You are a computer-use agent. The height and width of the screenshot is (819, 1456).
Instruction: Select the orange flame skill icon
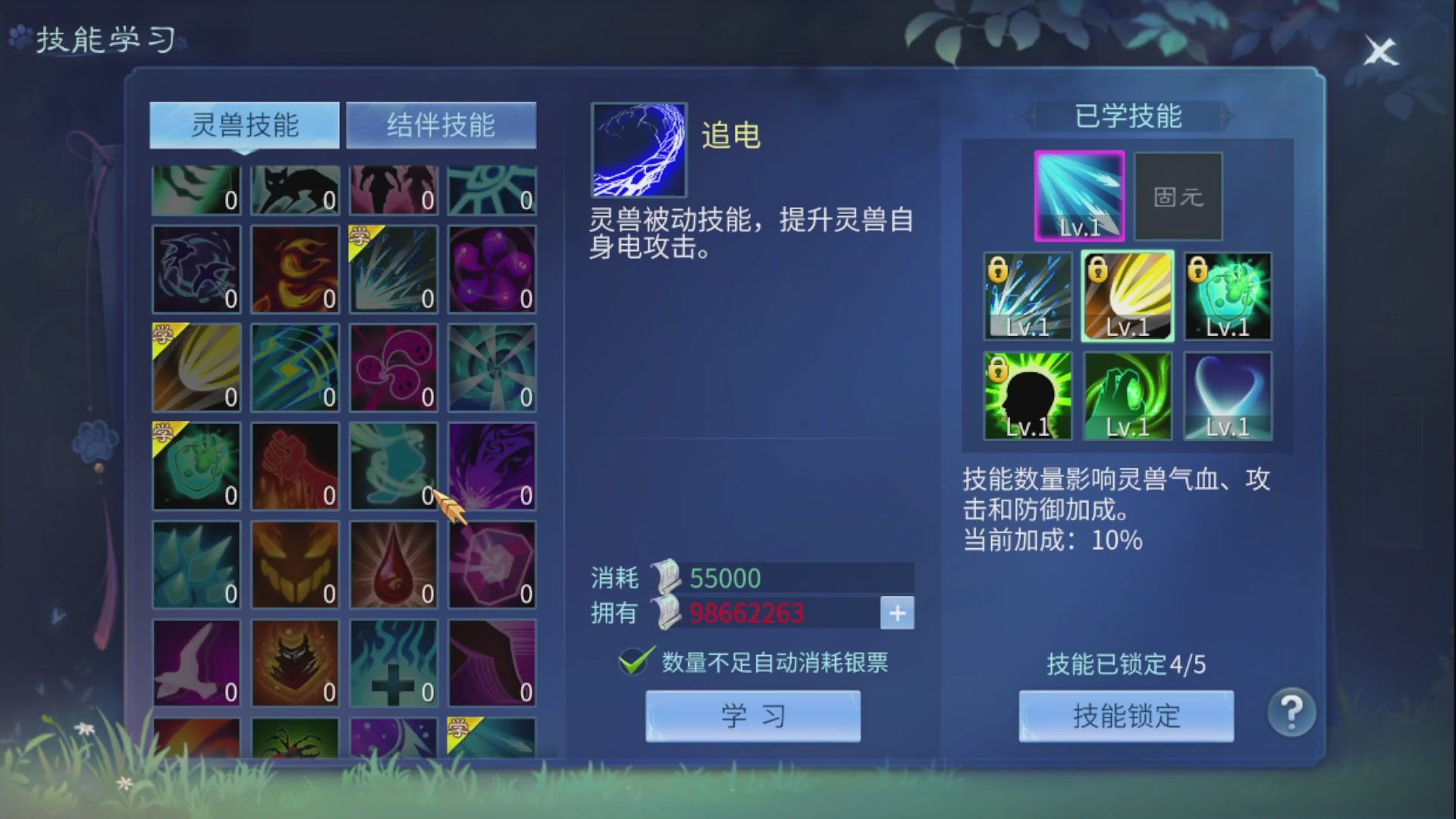click(x=294, y=269)
